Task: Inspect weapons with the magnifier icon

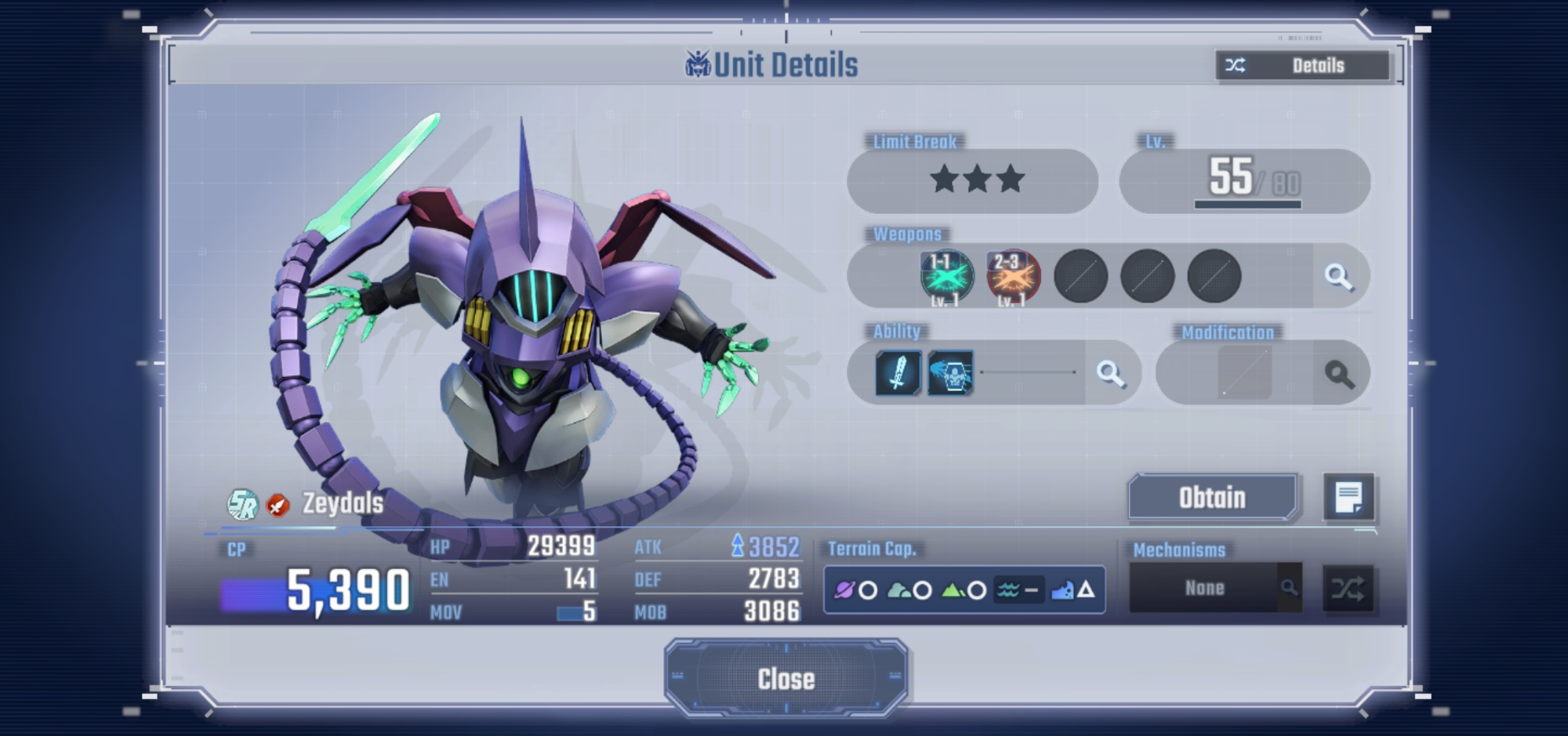Action: [x=1338, y=276]
